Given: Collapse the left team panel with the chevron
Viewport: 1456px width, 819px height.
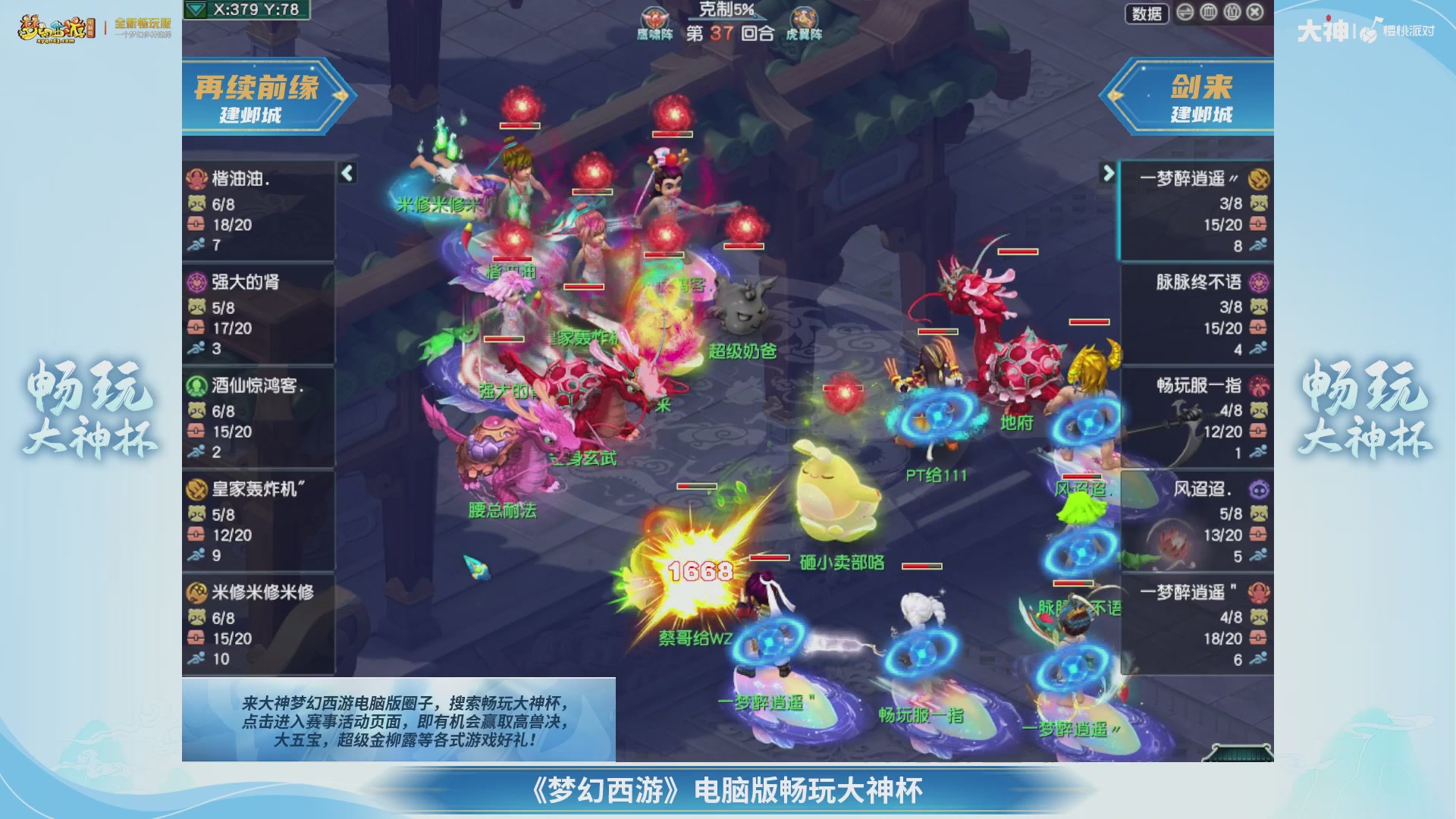Looking at the screenshot, I should click(347, 172).
